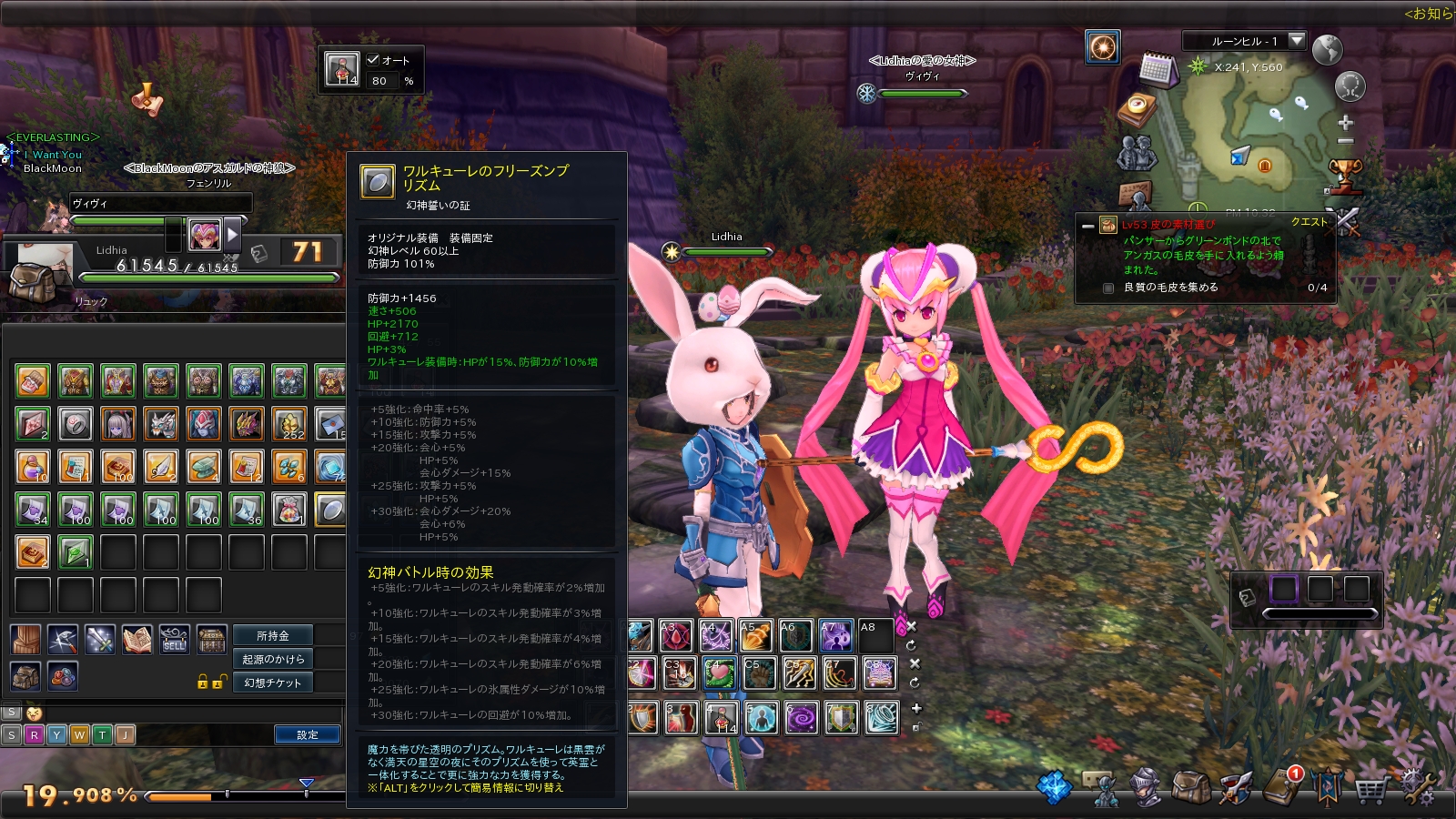
Task: Switch to the green T inventory tab
Action: pos(102,734)
